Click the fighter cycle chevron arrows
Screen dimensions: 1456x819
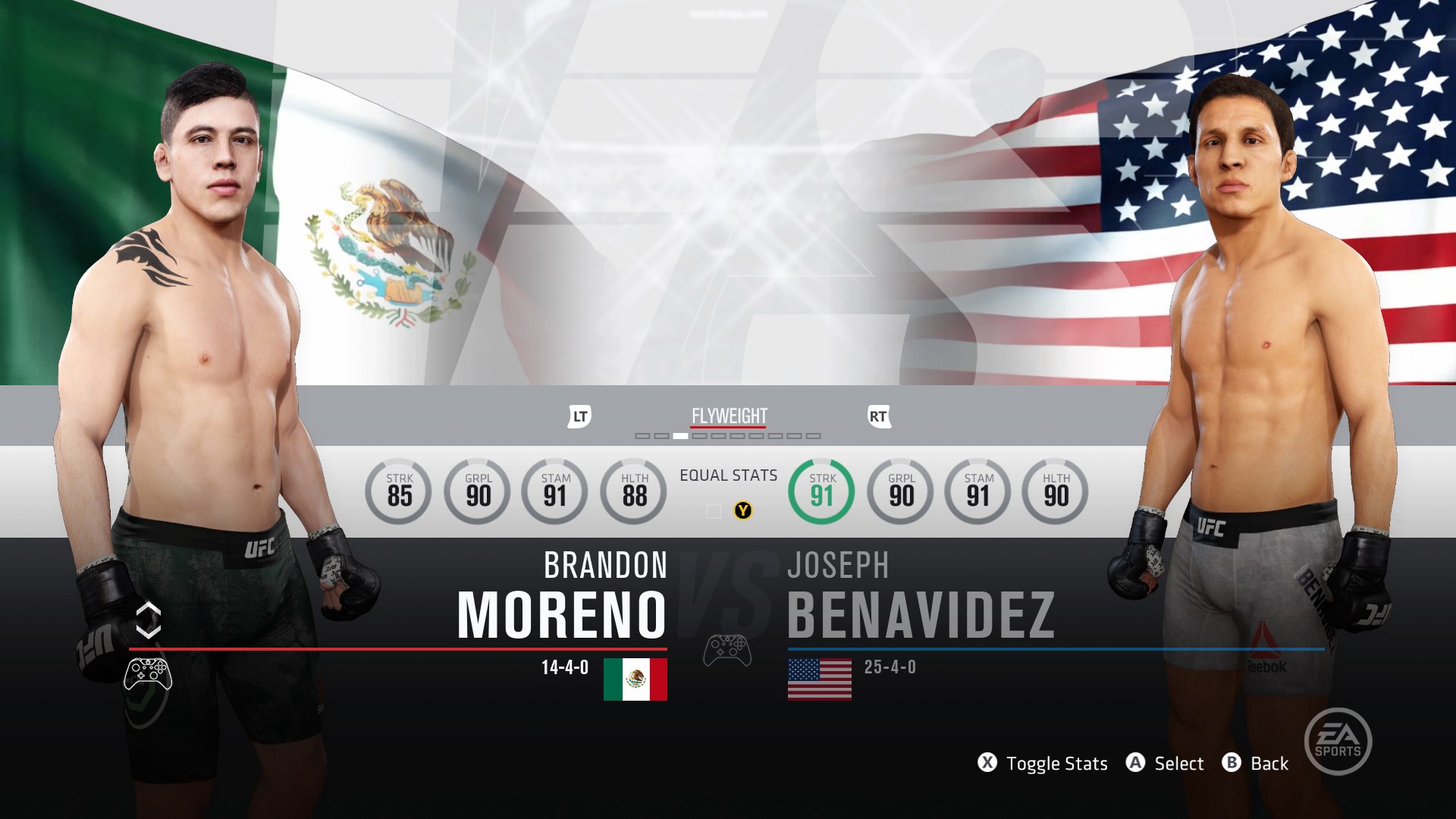coord(149,620)
